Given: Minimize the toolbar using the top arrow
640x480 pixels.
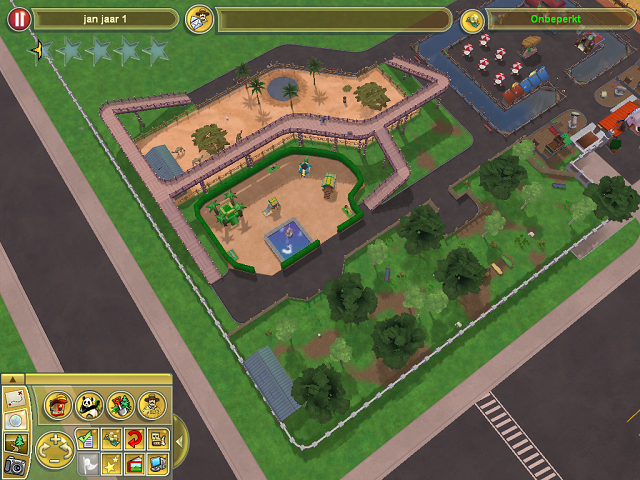Looking at the screenshot, I should tap(13, 379).
